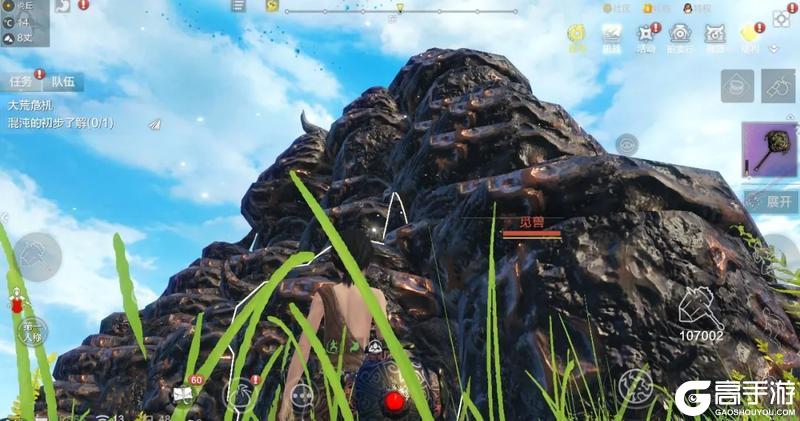Click the 高手游 watermark logo
The width and height of the screenshot is (800, 421).
[734, 396]
